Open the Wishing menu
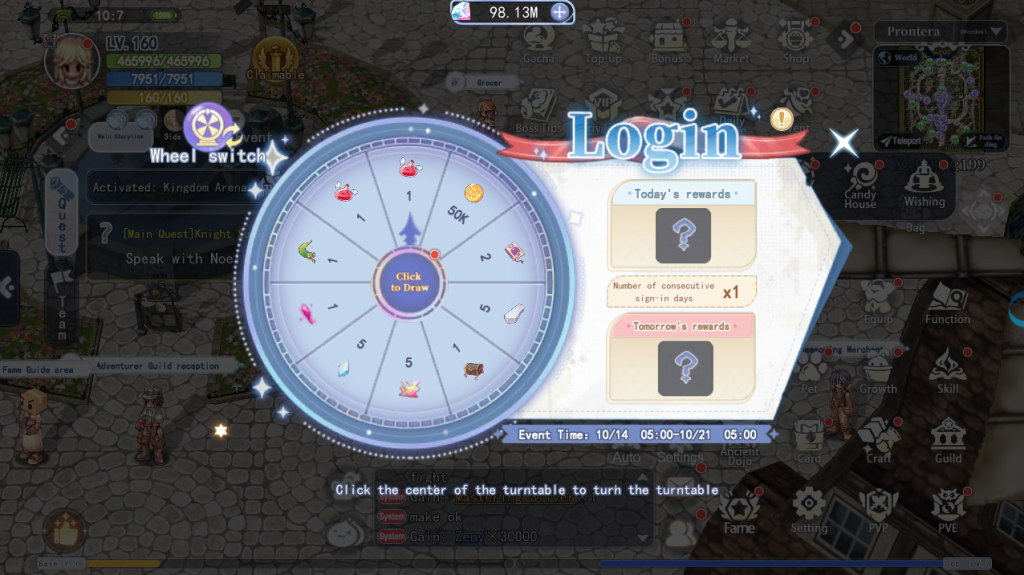Image resolution: width=1024 pixels, height=575 pixels. (924, 183)
